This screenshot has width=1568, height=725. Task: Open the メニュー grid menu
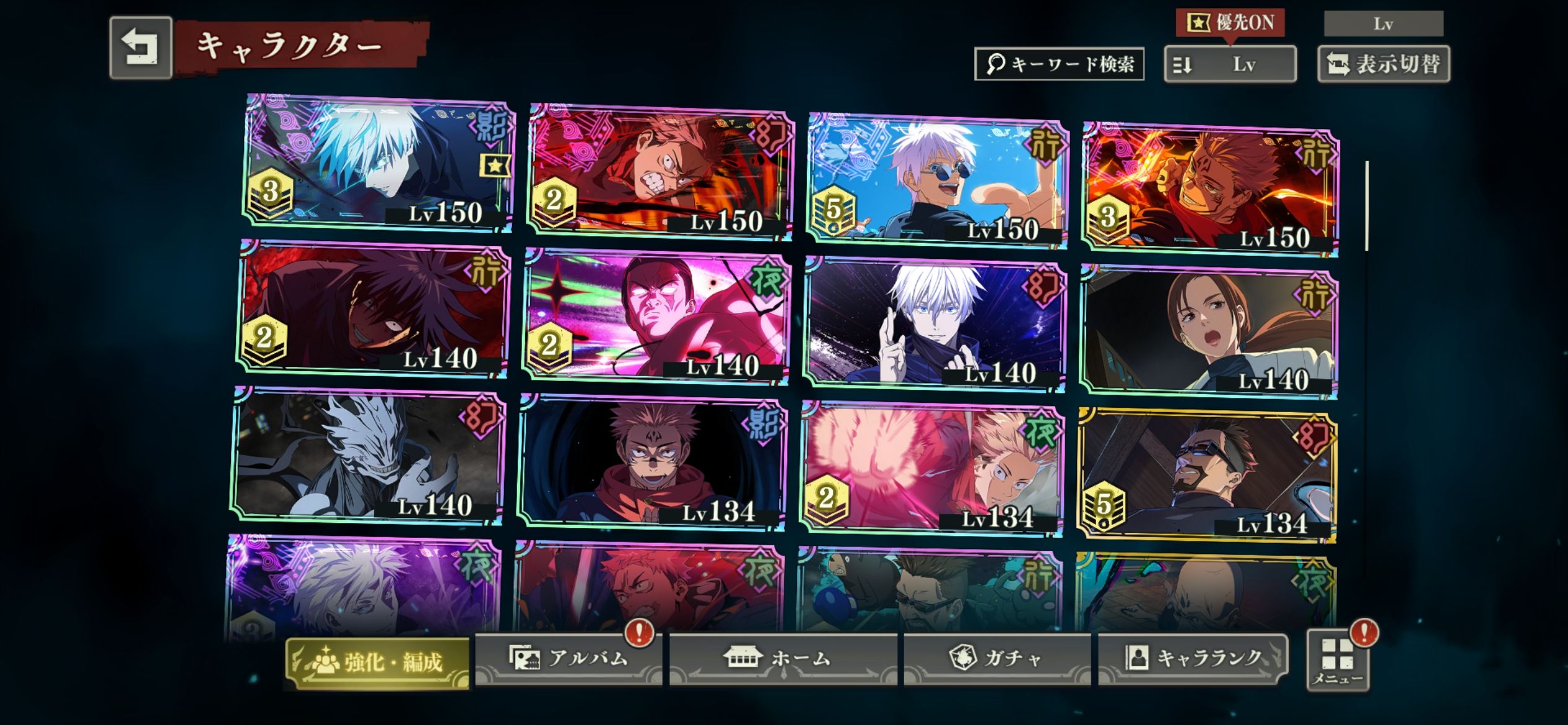1338,661
